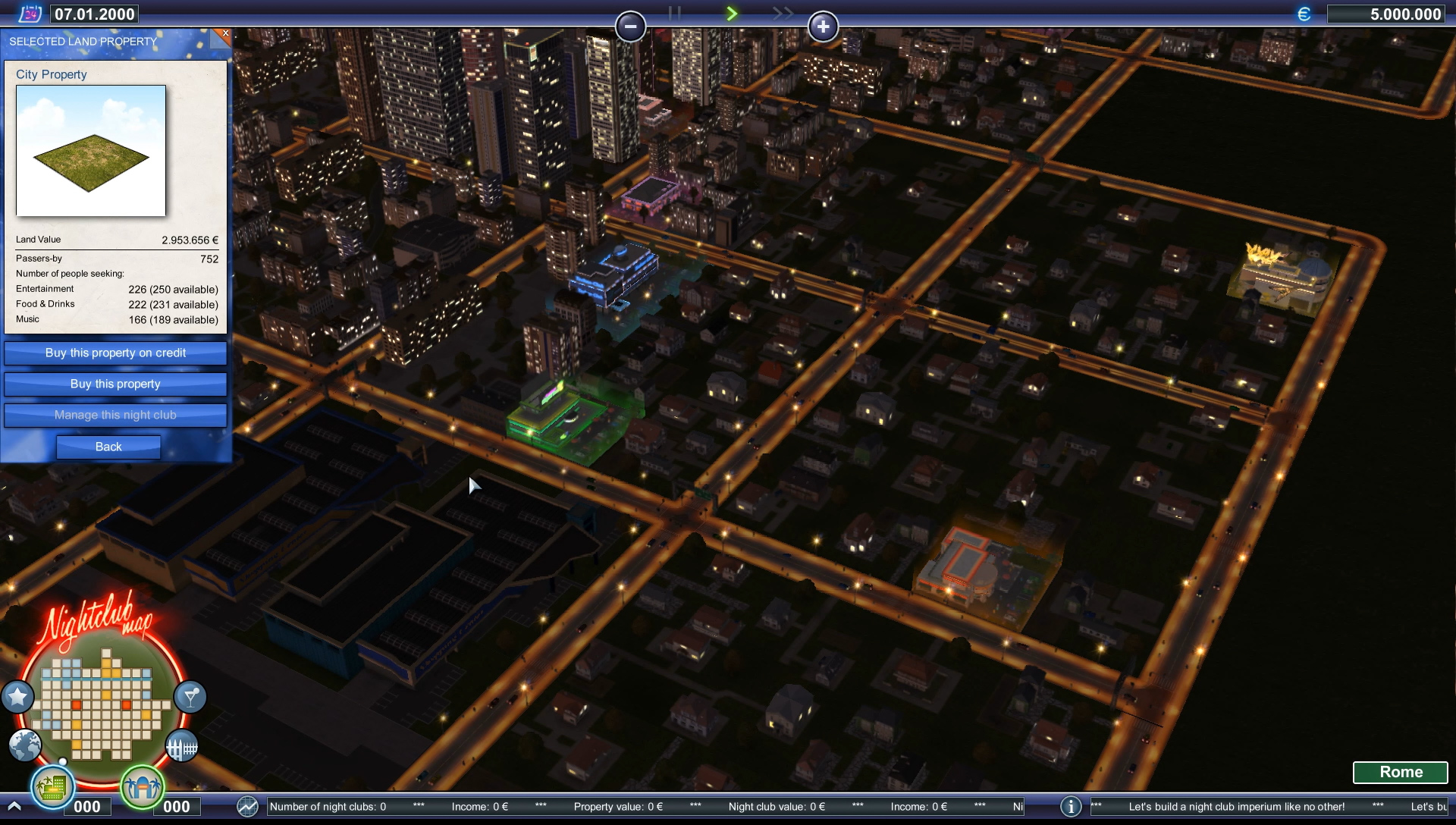1456x825 pixels.
Task: Zoom in using the plus button
Action: [824, 27]
